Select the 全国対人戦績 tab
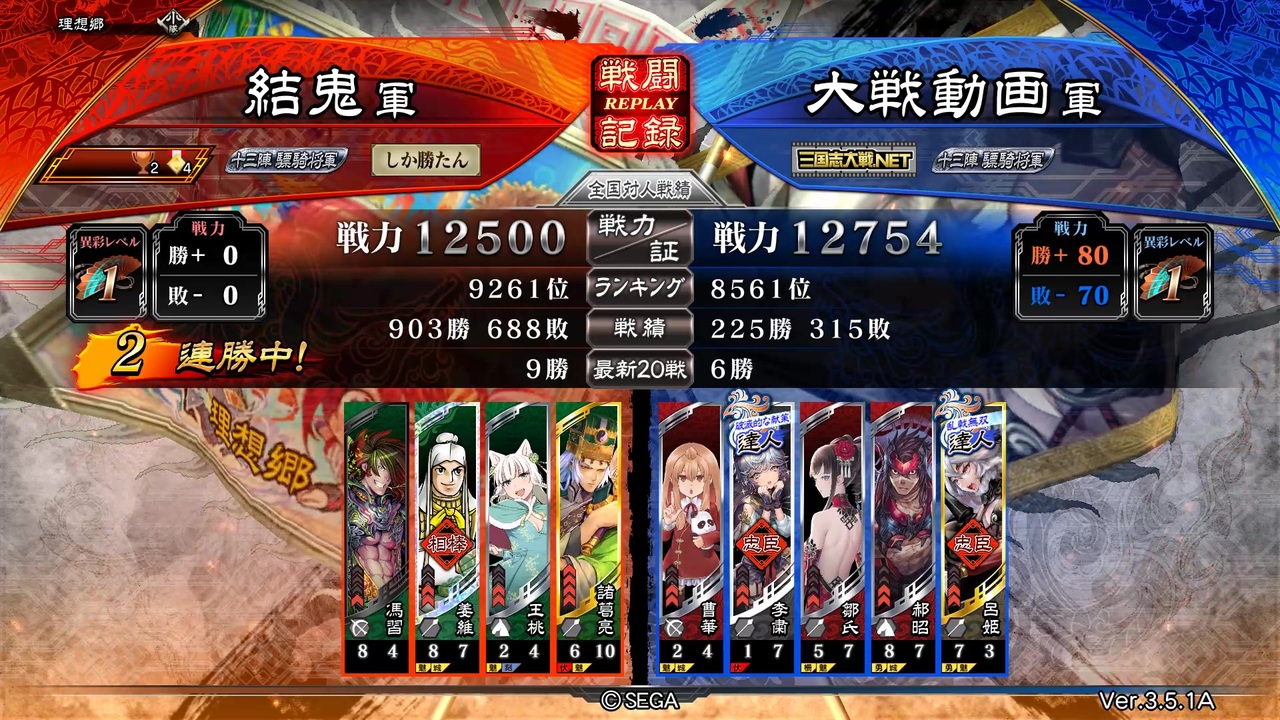 click(639, 189)
